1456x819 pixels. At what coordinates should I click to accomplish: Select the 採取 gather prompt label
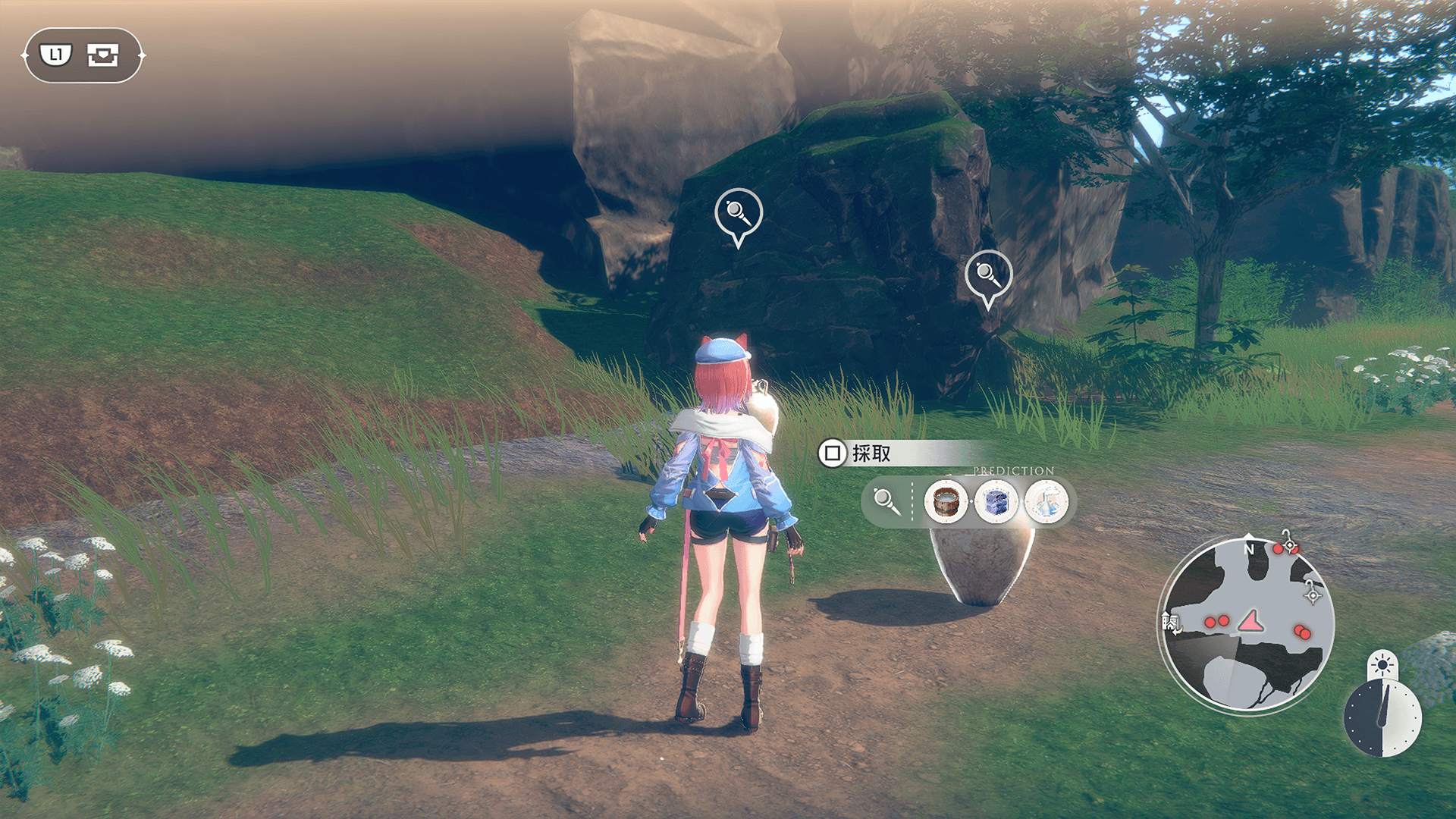pos(871,453)
